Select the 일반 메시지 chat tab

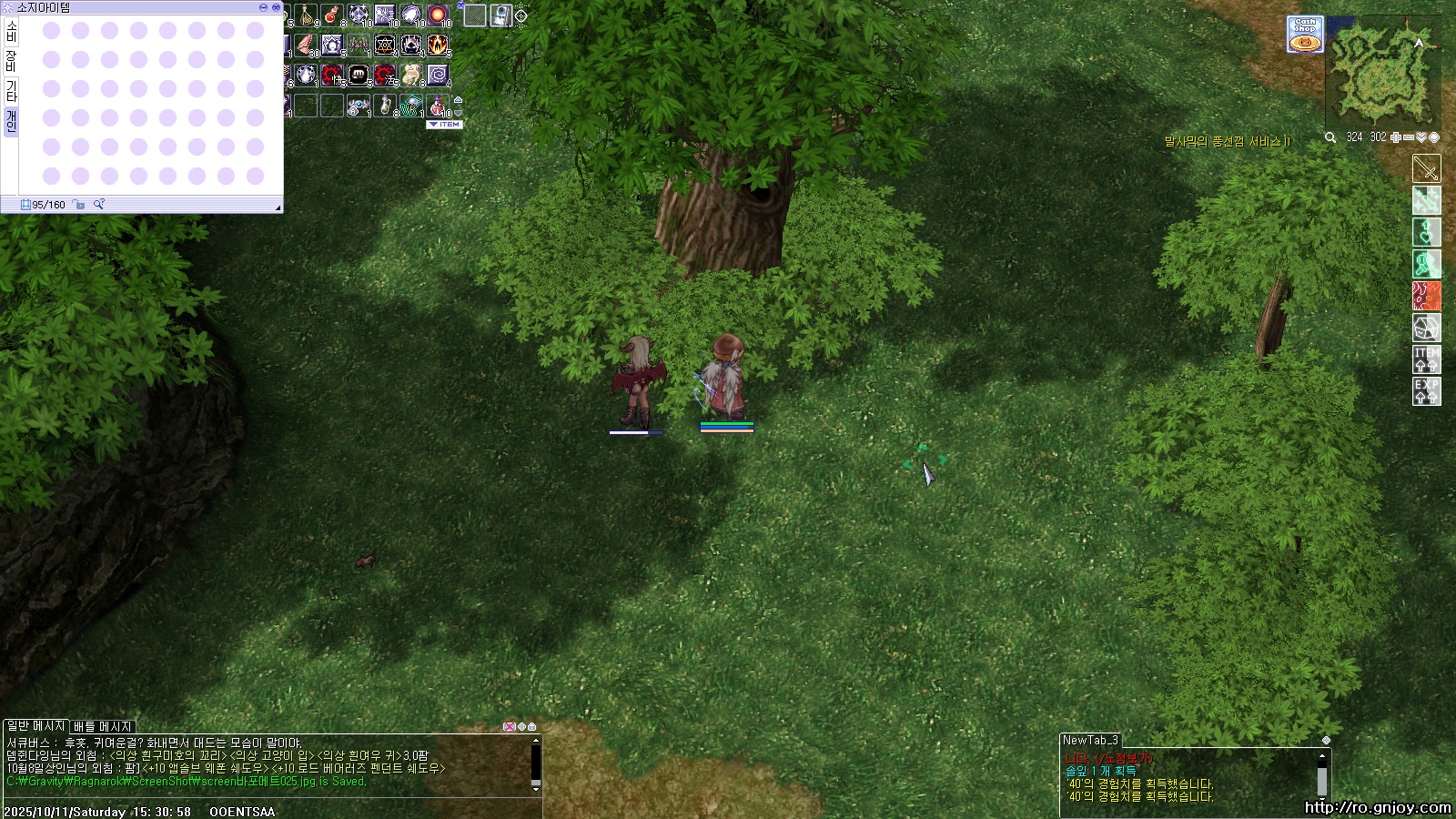pyautogui.click(x=36, y=726)
